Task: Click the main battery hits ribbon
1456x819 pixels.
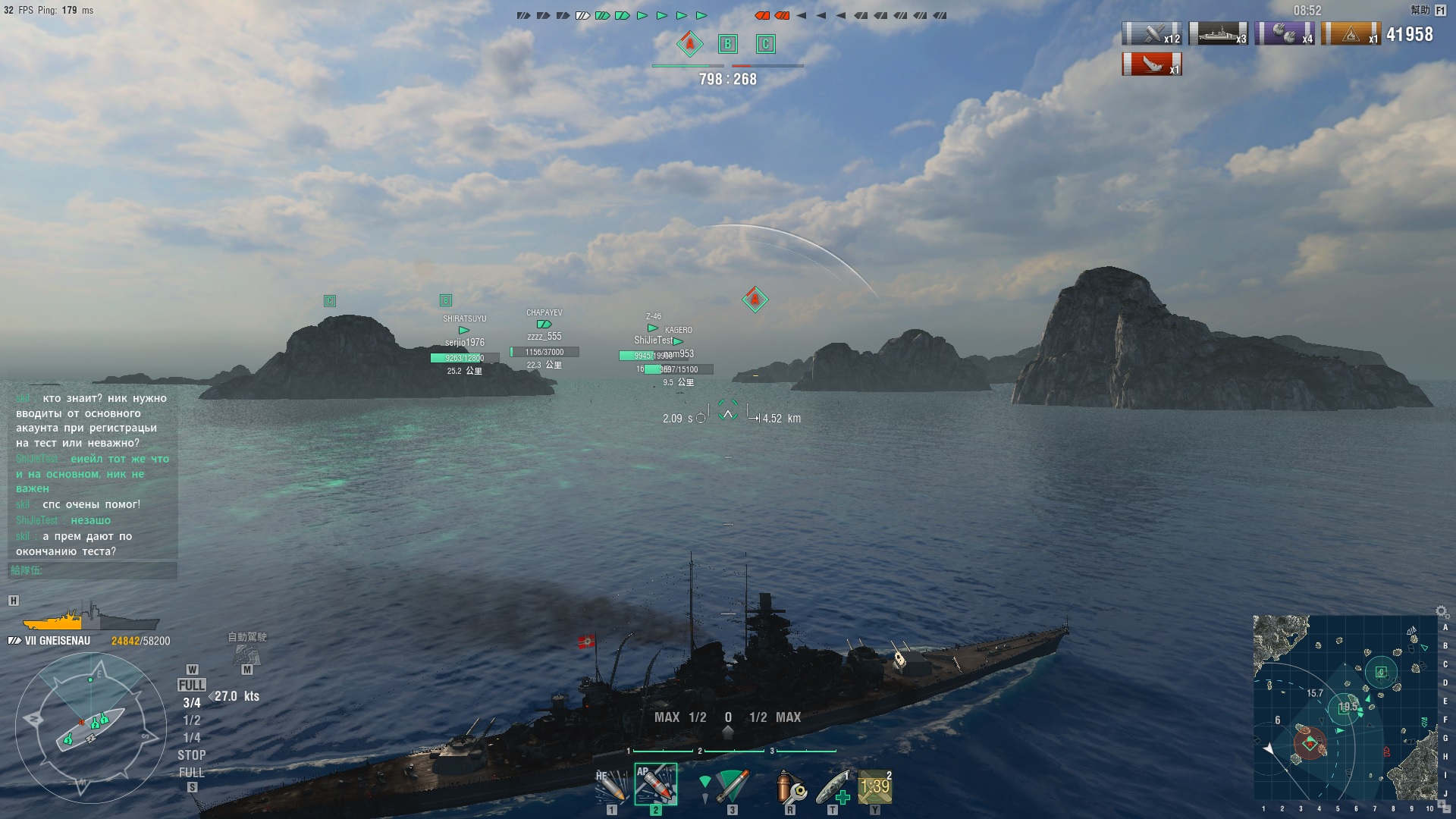Action: click(1151, 34)
